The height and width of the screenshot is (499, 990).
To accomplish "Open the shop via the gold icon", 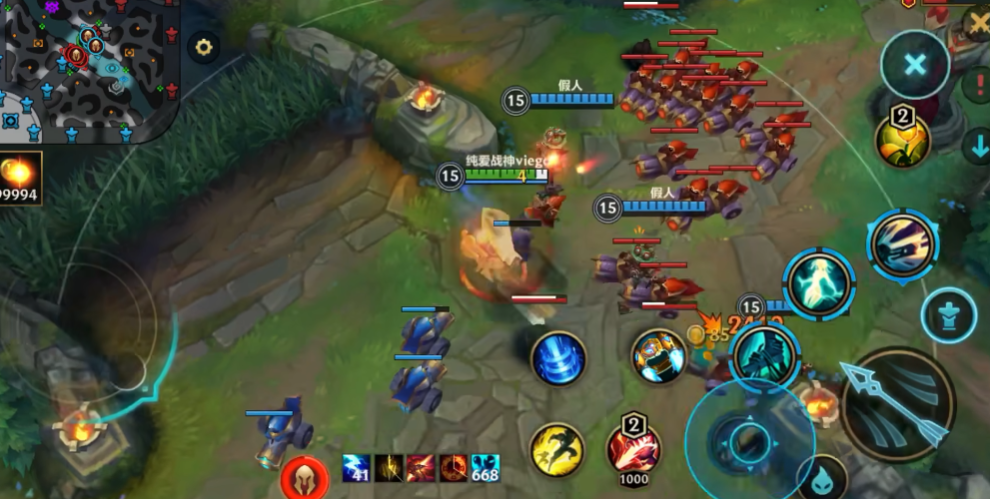I will (21, 177).
